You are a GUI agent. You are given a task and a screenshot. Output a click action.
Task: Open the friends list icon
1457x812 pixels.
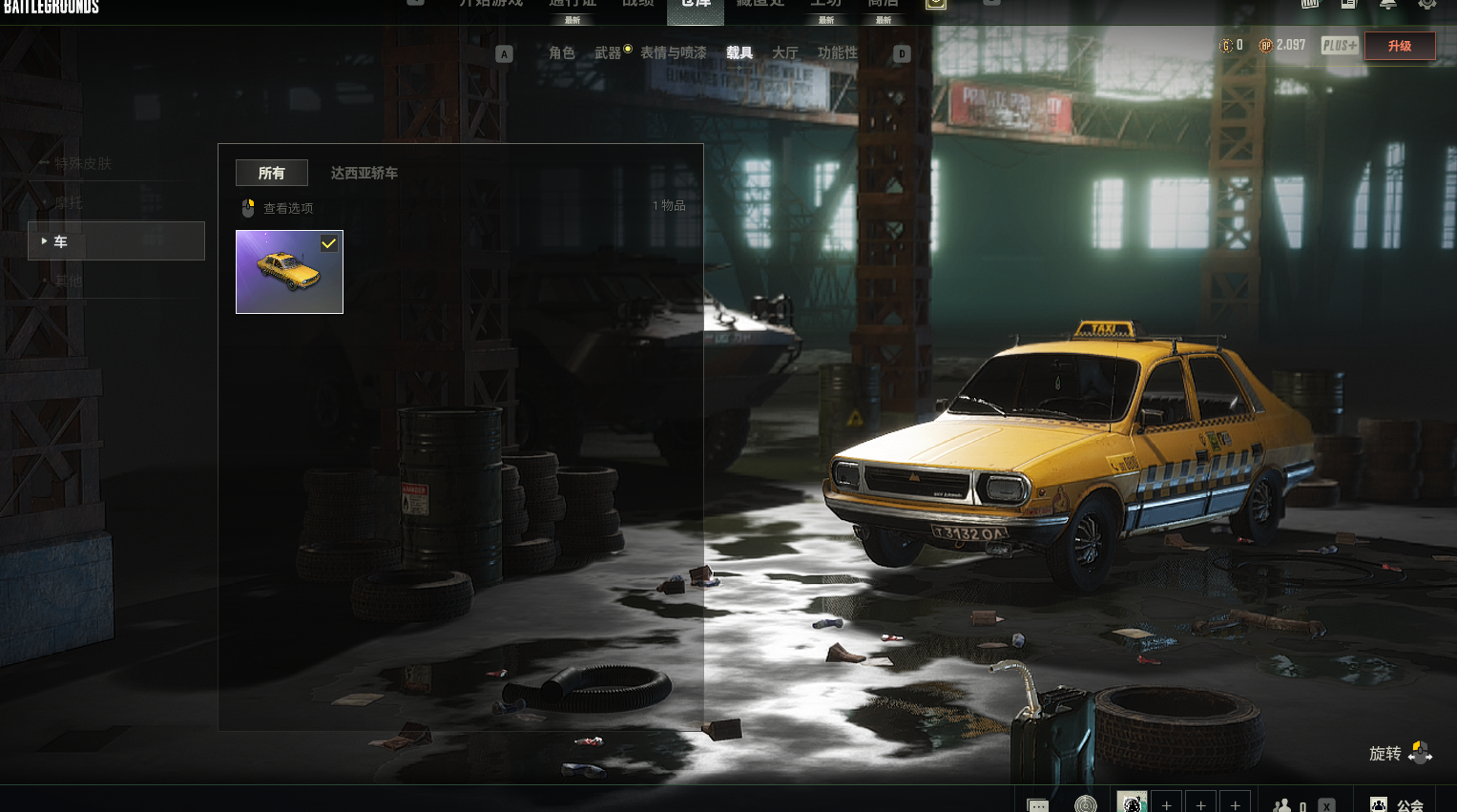click(1283, 805)
